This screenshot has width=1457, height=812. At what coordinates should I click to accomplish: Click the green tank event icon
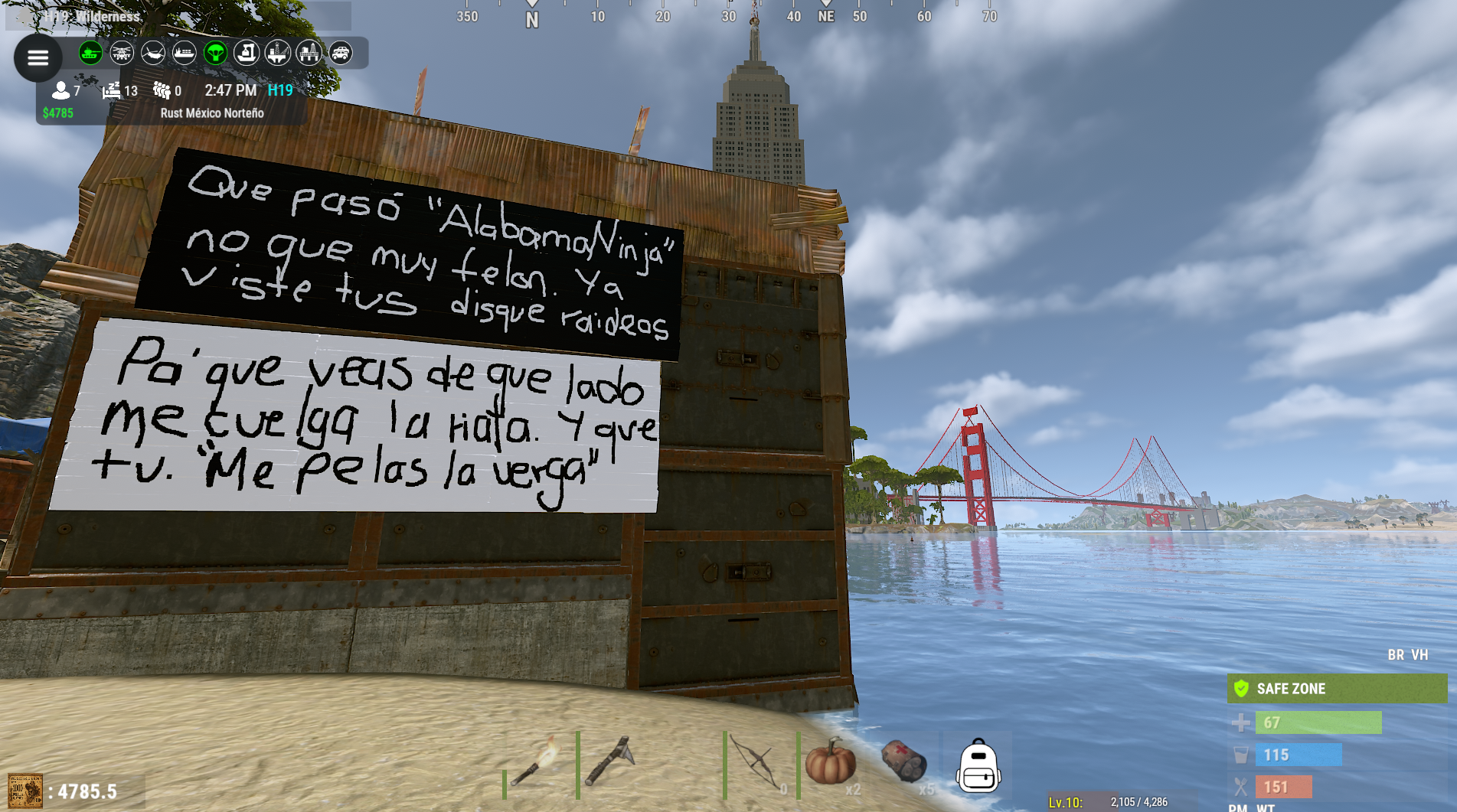[90, 53]
